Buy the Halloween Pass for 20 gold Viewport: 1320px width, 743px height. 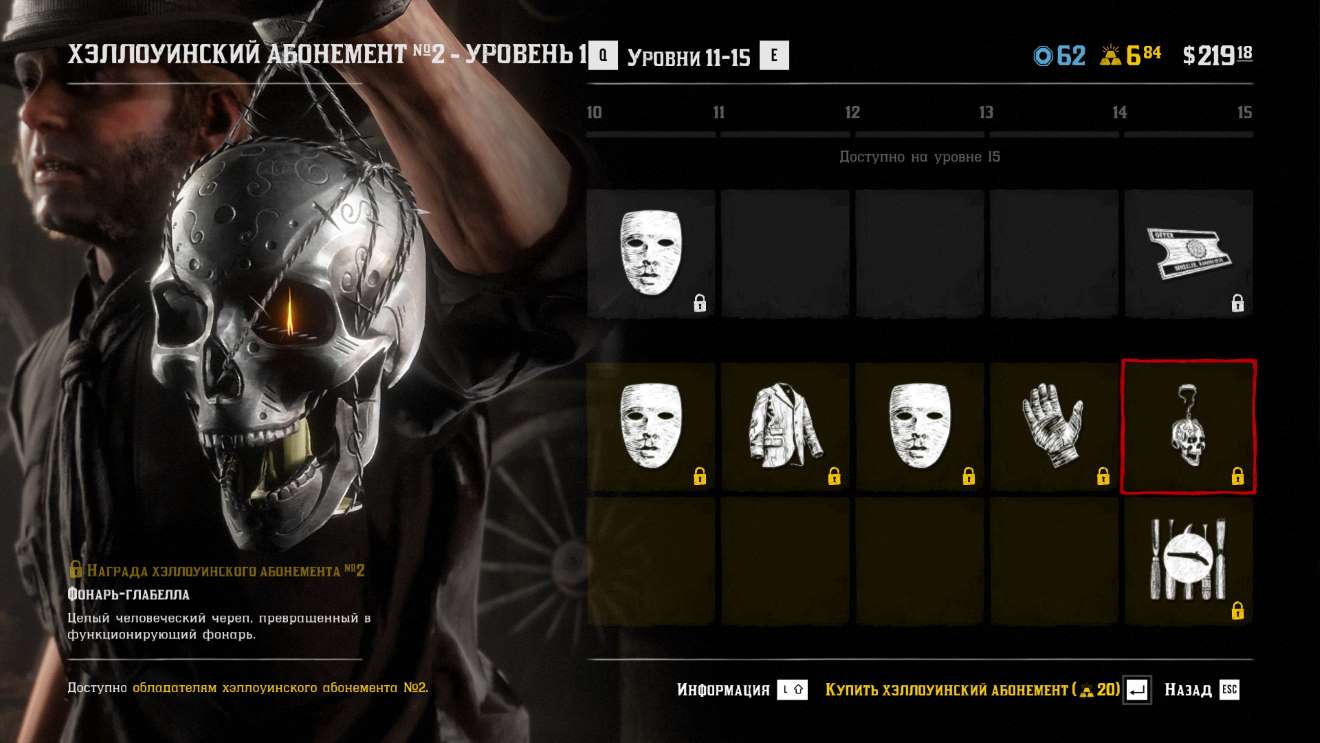[x=985, y=690]
